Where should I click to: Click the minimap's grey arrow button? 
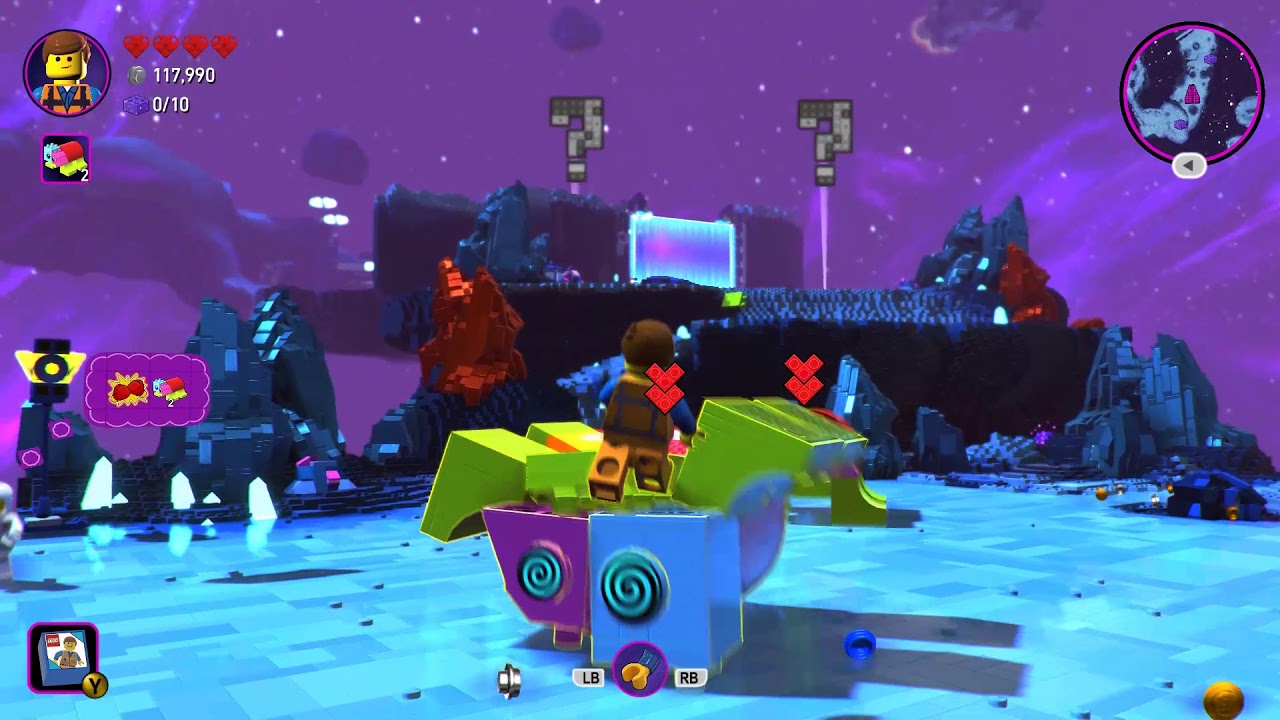point(1189,166)
